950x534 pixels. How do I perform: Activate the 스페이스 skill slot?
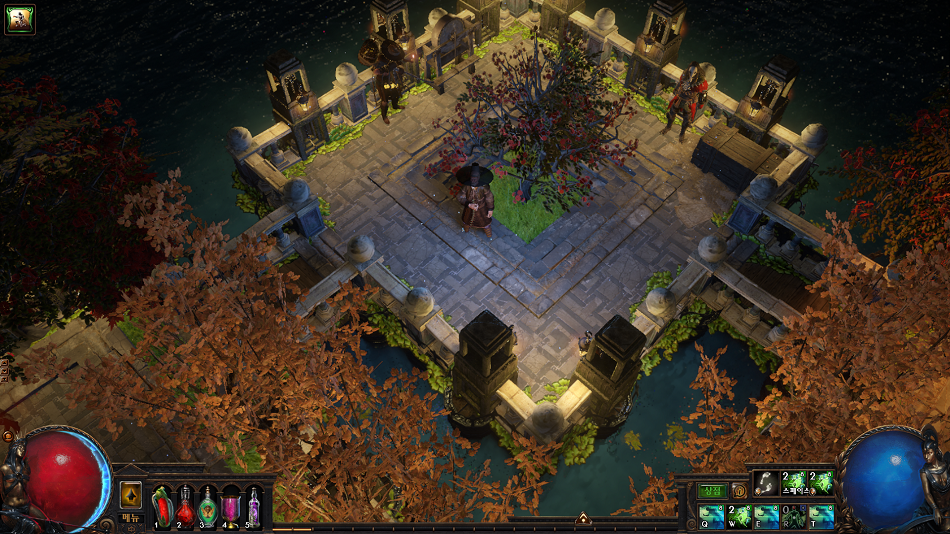(x=794, y=482)
